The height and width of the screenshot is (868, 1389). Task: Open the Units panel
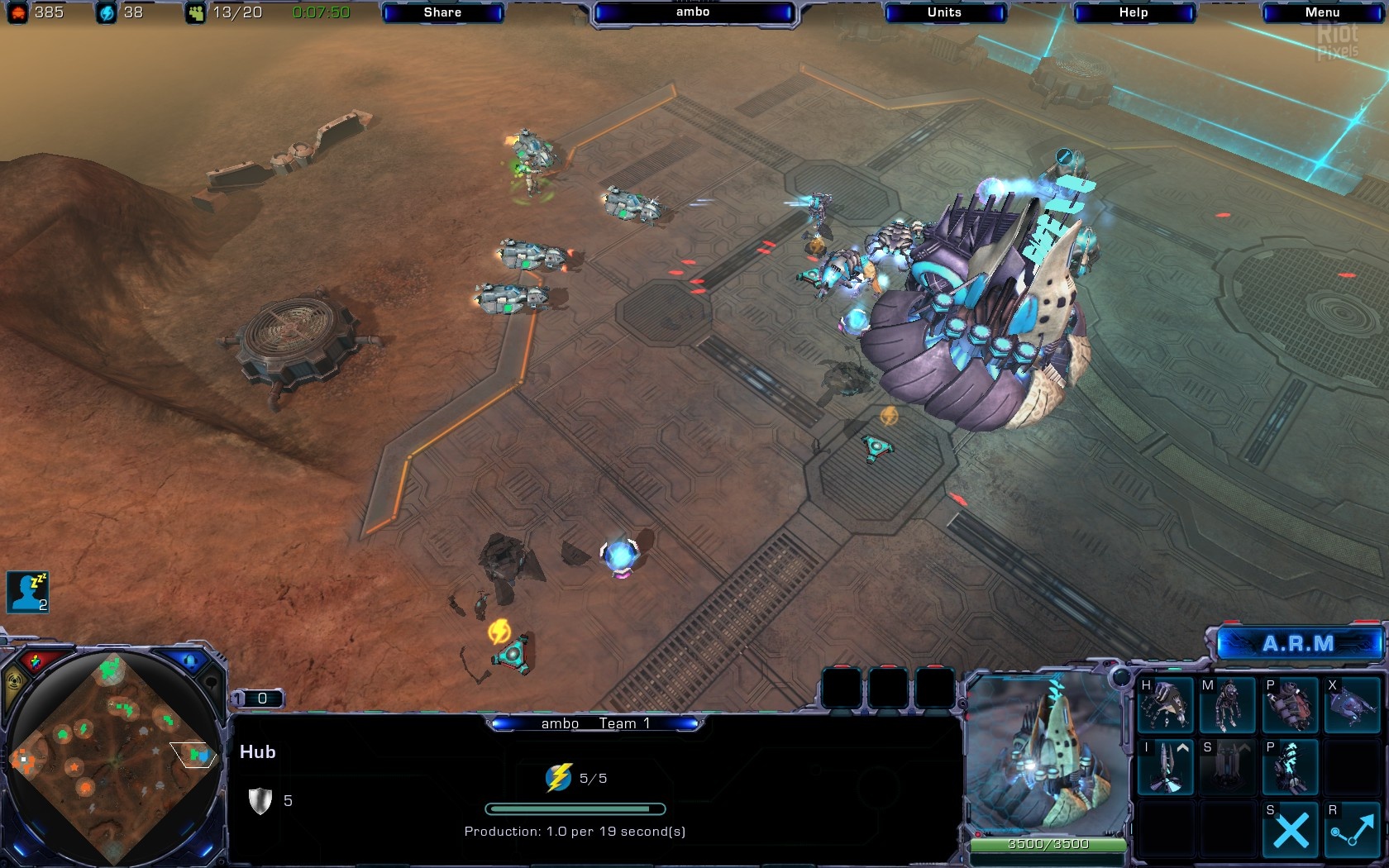click(944, 12)
